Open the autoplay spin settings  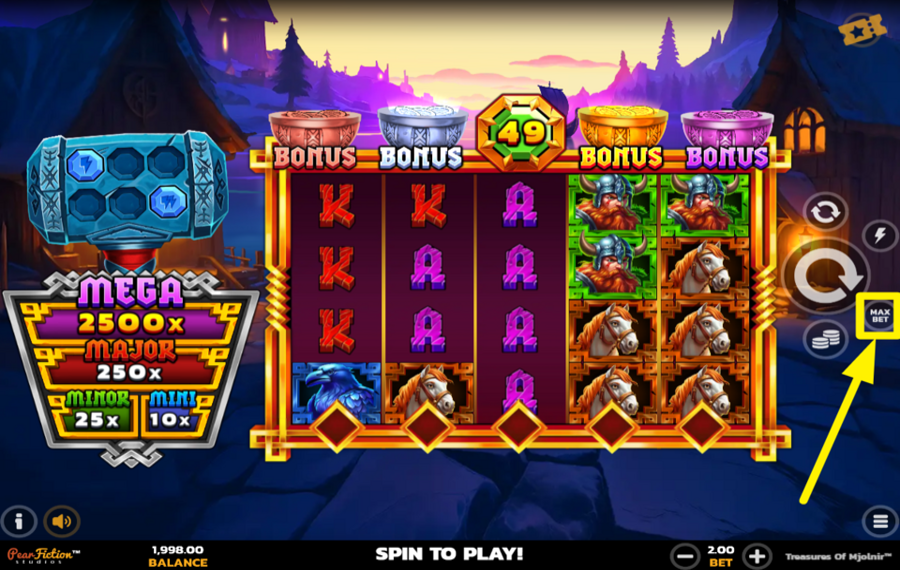pos(825,212)
